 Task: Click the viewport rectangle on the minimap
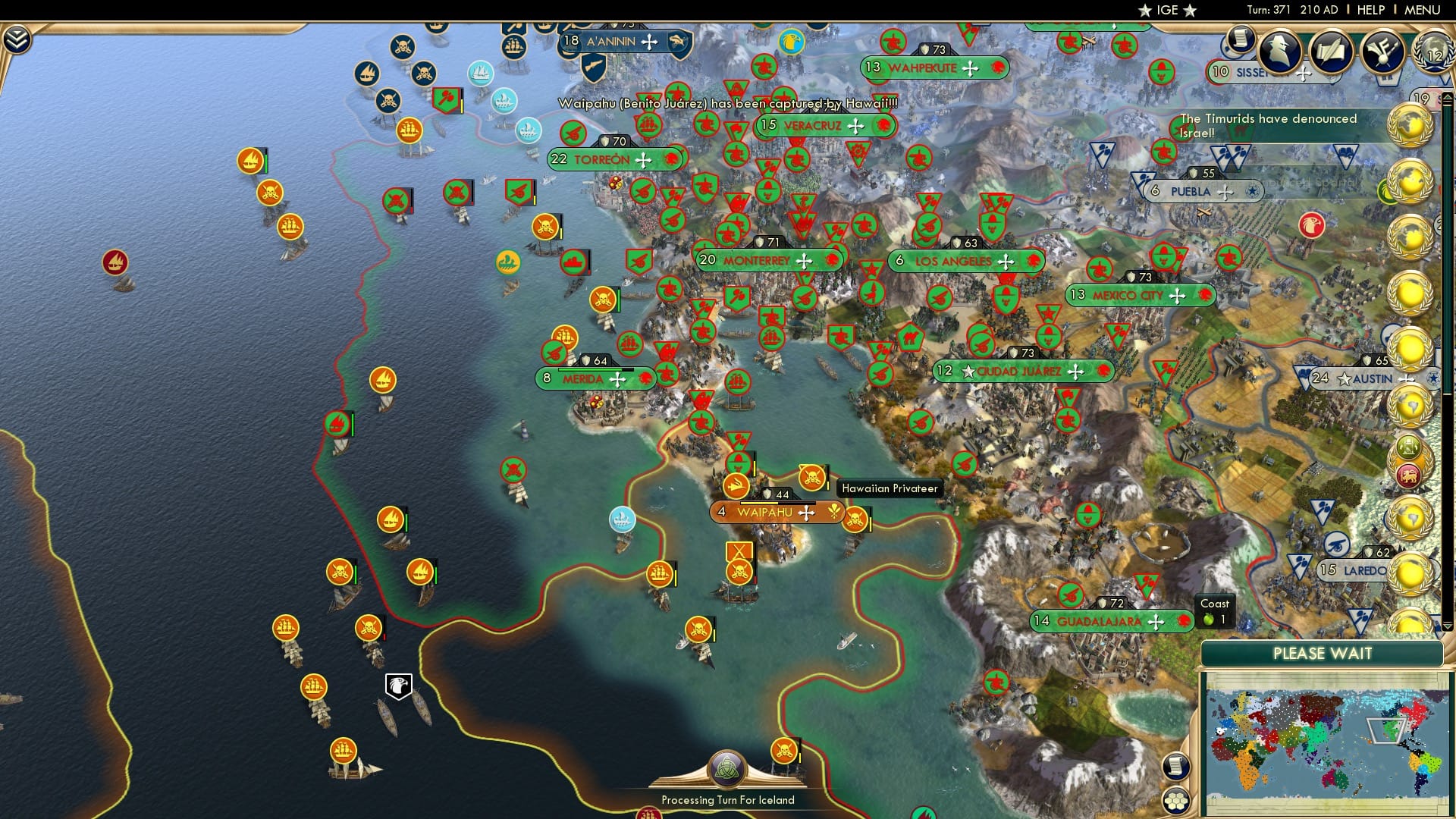(x=1385, y=730)
